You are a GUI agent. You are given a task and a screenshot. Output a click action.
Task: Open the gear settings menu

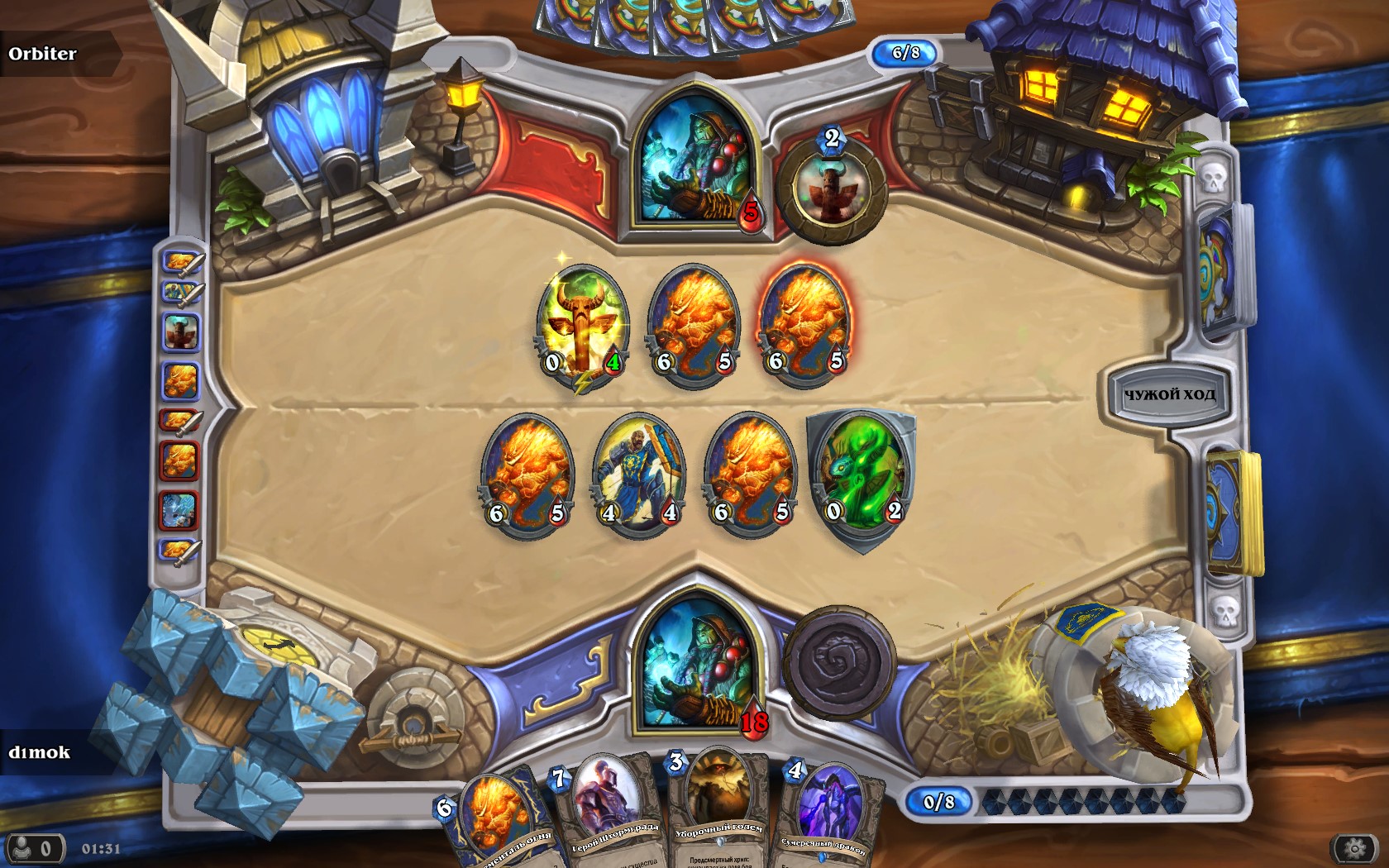[x=1354, y=848]
